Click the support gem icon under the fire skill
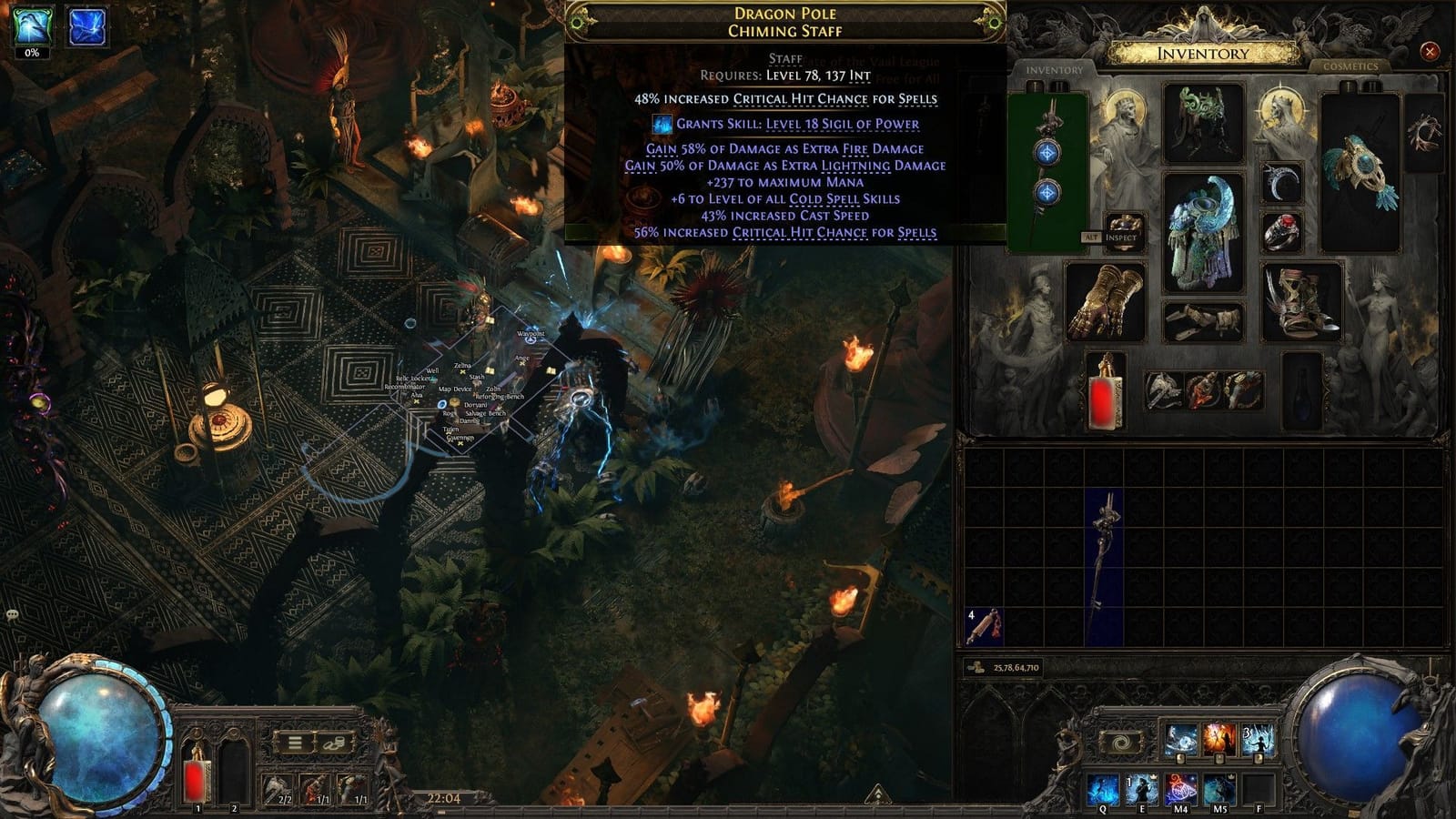The image size is (1456, 819). click(1219, 758)
